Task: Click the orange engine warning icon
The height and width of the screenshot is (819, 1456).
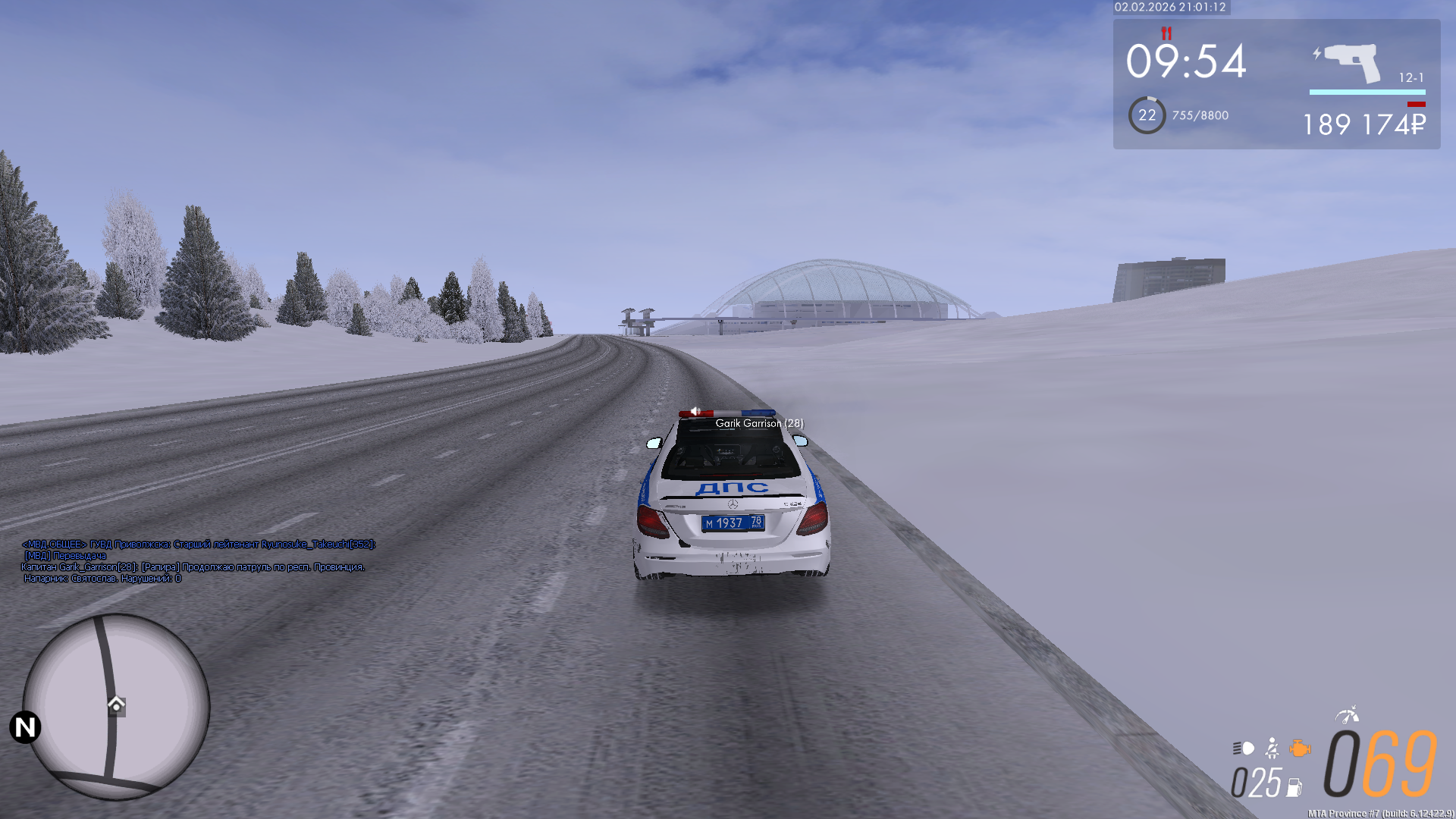Action: (x=1300, y=748)
